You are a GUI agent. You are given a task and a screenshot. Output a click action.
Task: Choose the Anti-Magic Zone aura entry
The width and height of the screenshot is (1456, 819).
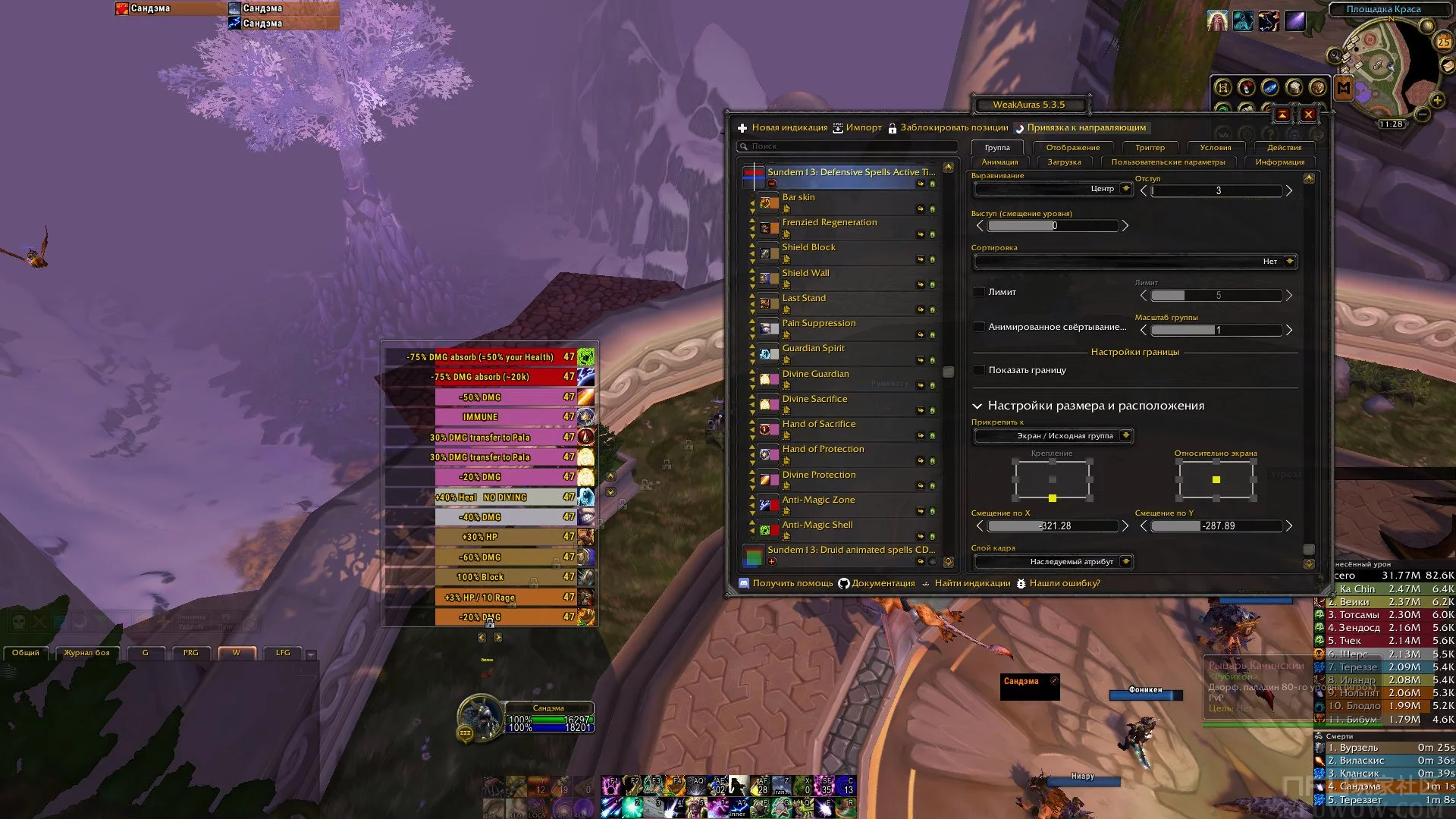[818, 500]
